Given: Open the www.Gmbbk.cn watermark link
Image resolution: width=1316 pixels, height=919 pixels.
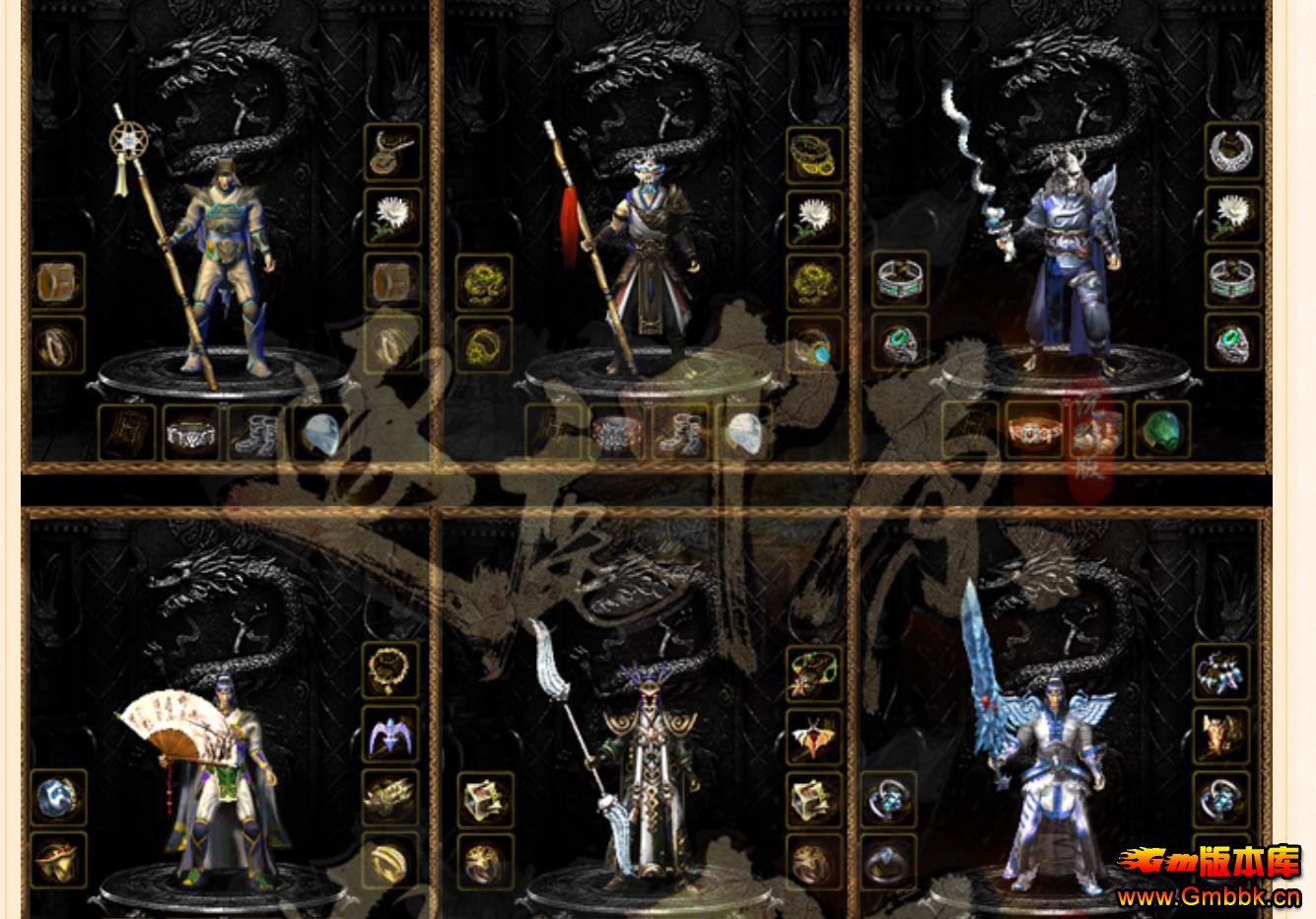Looking at the screenshot, I should coord(1208,897).
